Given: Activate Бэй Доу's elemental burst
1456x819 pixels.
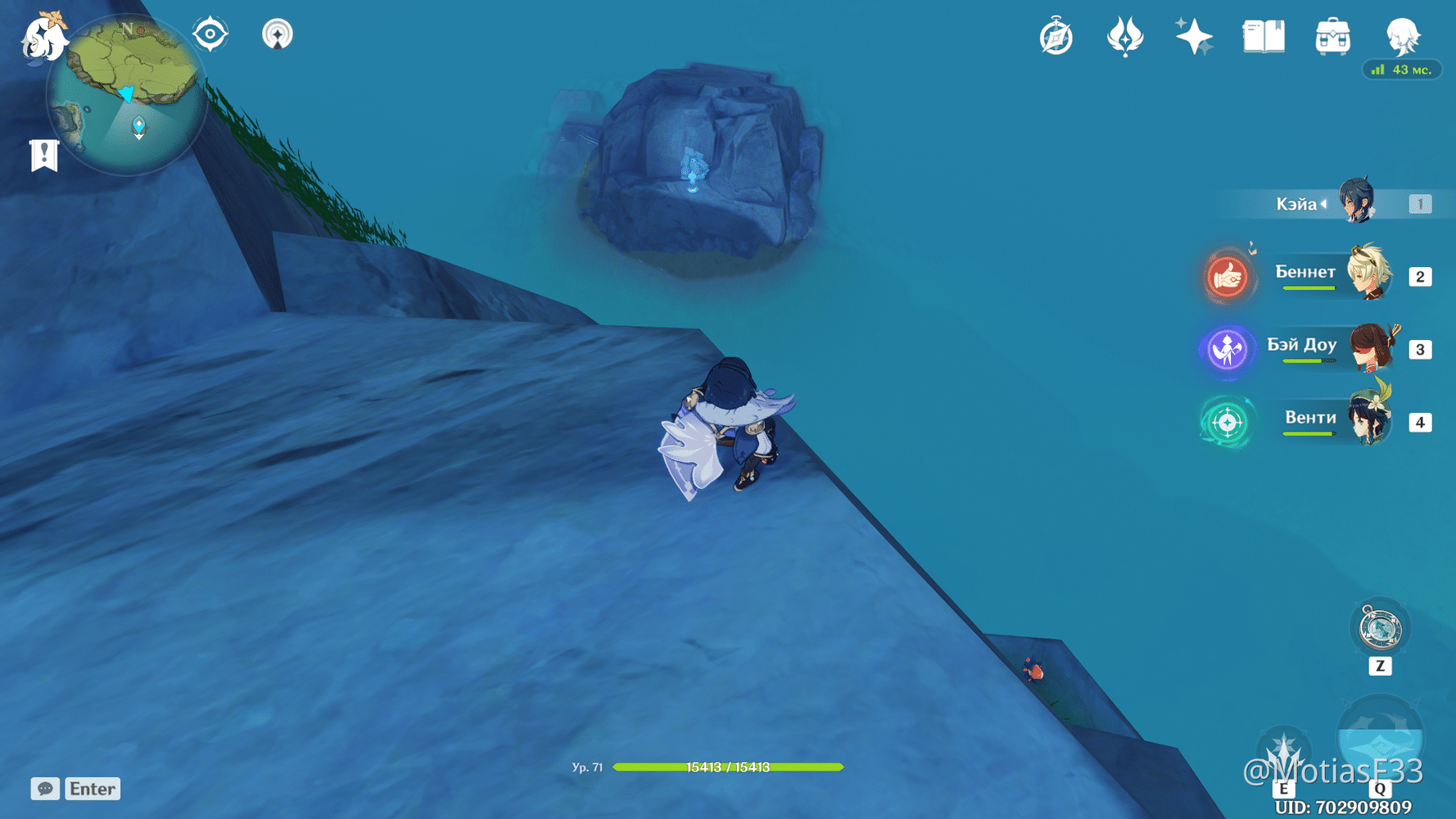Looking at the screenshot, I should [1226, 350].
